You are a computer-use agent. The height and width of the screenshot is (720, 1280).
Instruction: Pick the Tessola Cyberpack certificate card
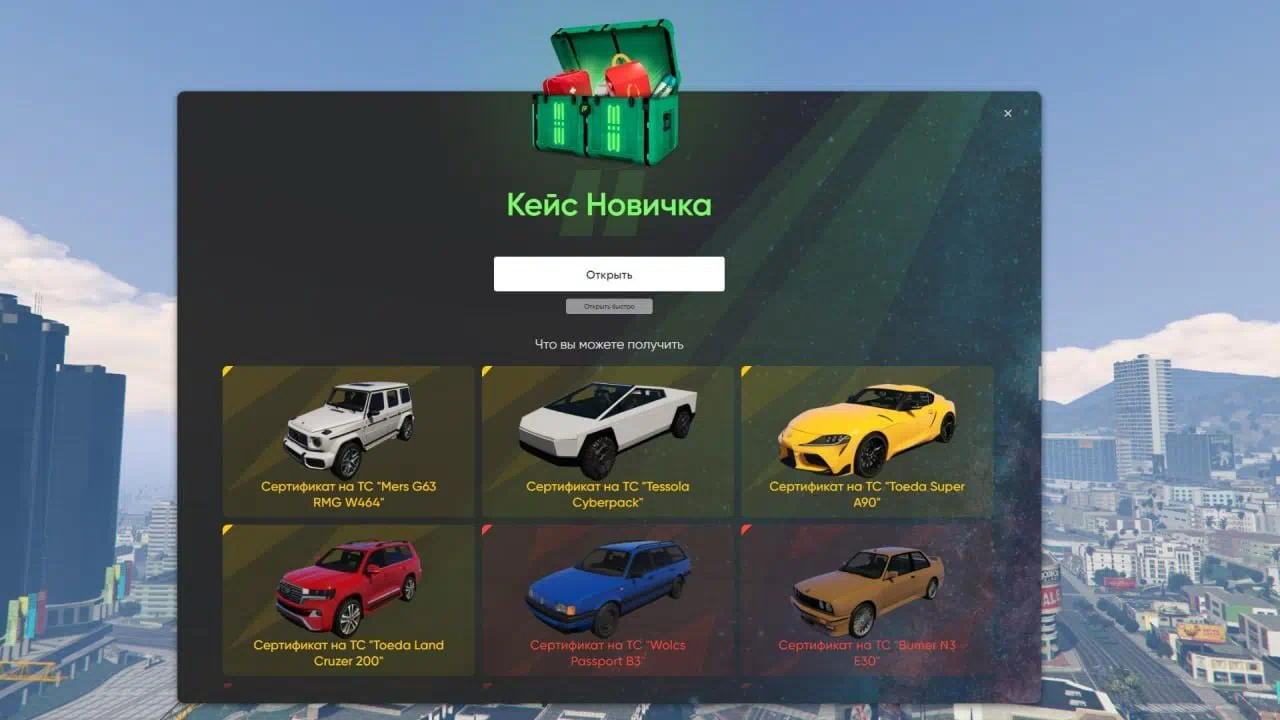point(607,441)
